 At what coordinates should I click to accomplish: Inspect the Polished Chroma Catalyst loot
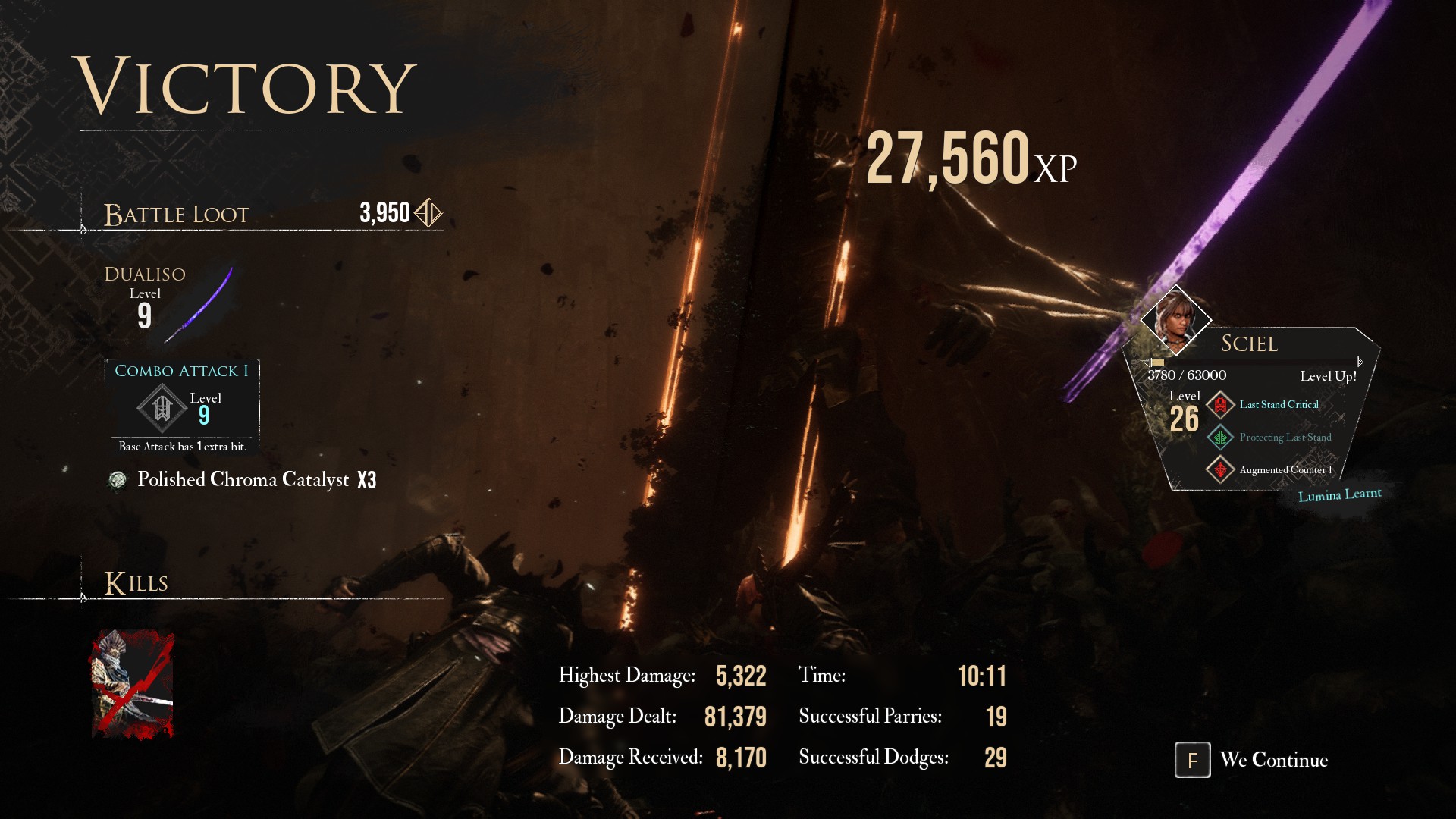[x=243, y=480]
